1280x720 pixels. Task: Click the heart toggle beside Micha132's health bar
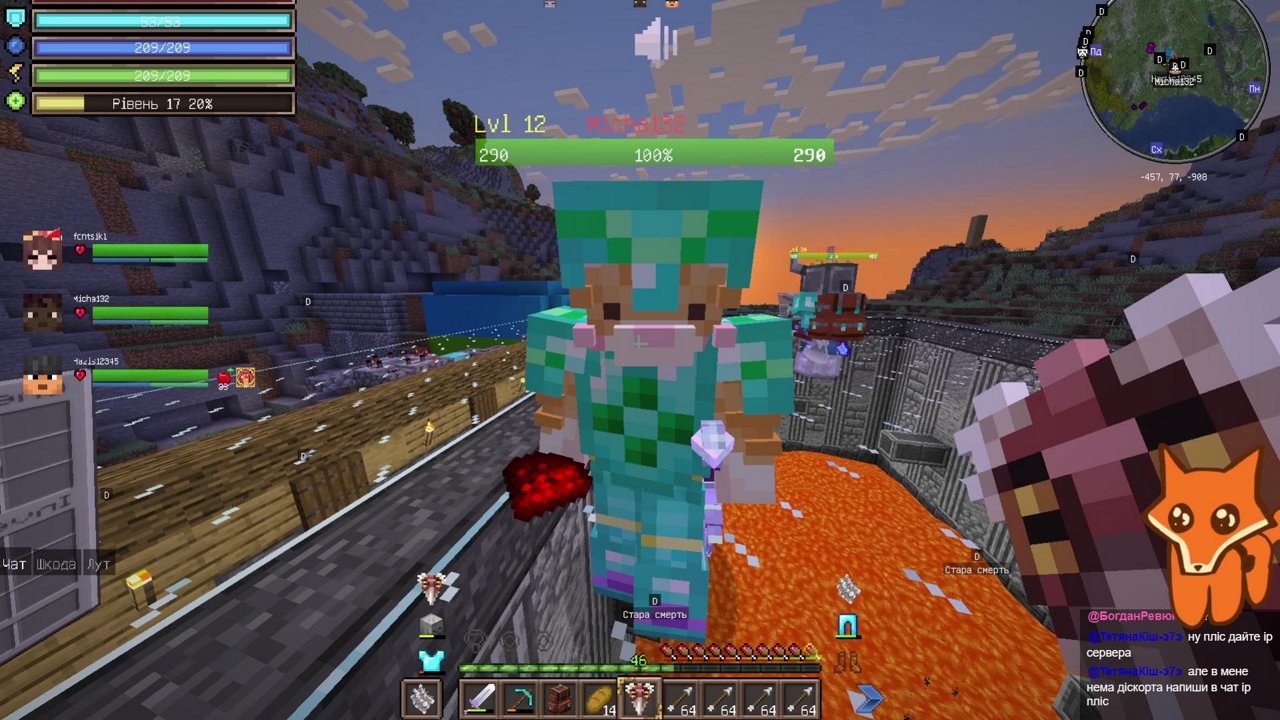click(80, 313)
